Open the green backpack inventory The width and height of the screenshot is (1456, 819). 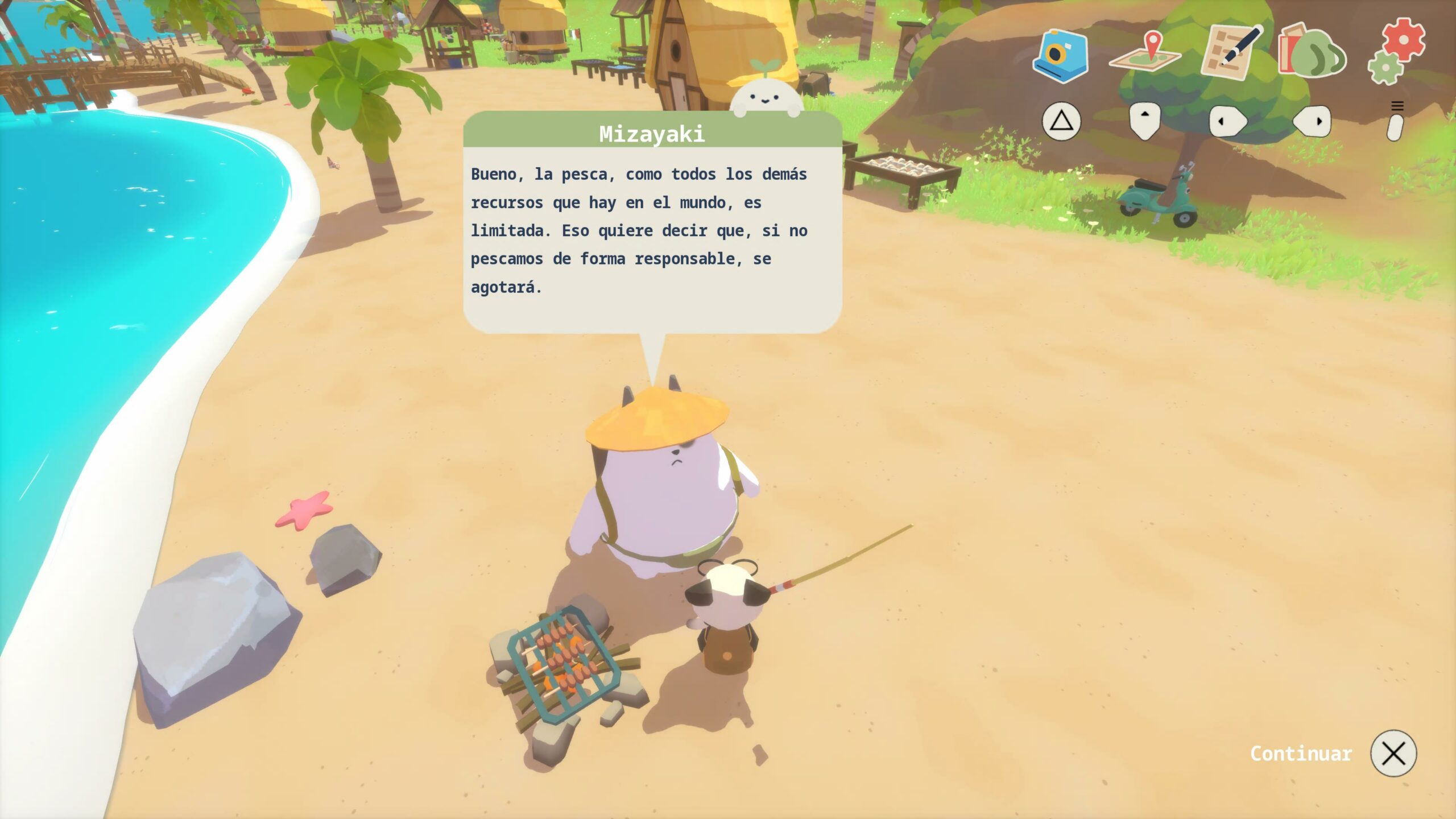pos(1313,53)
